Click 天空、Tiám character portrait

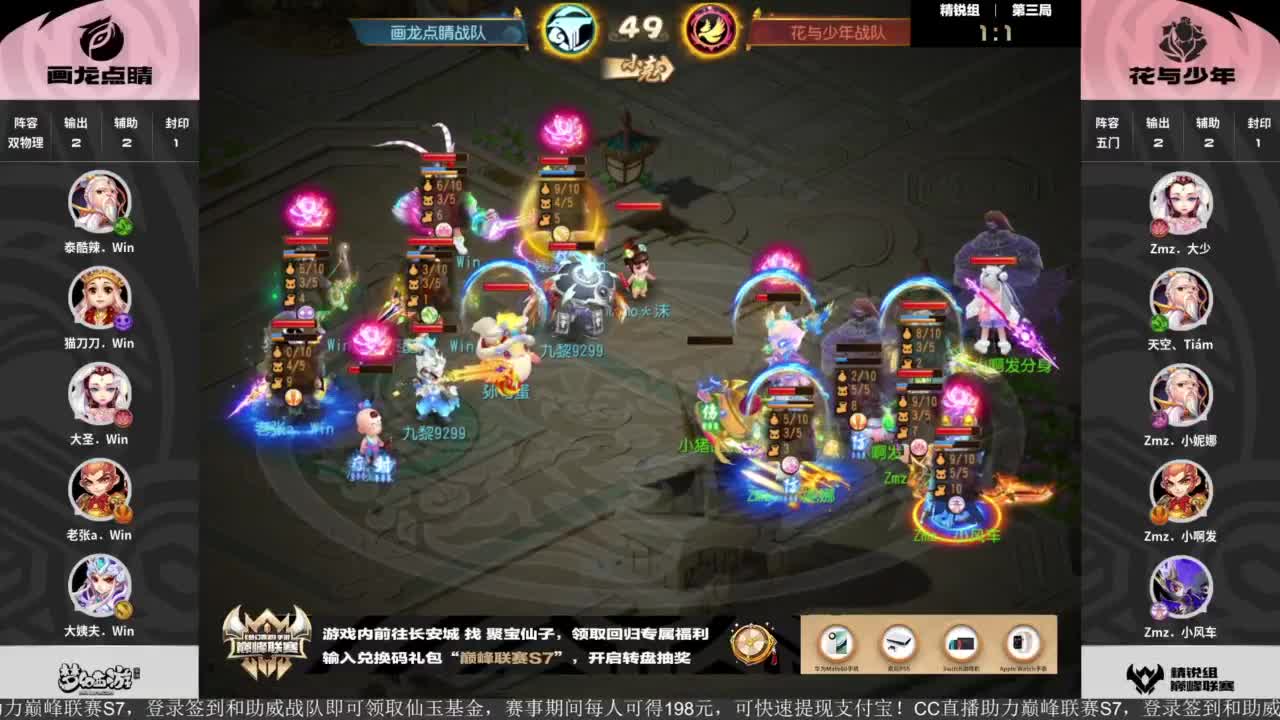click(x=1182, y=300)
